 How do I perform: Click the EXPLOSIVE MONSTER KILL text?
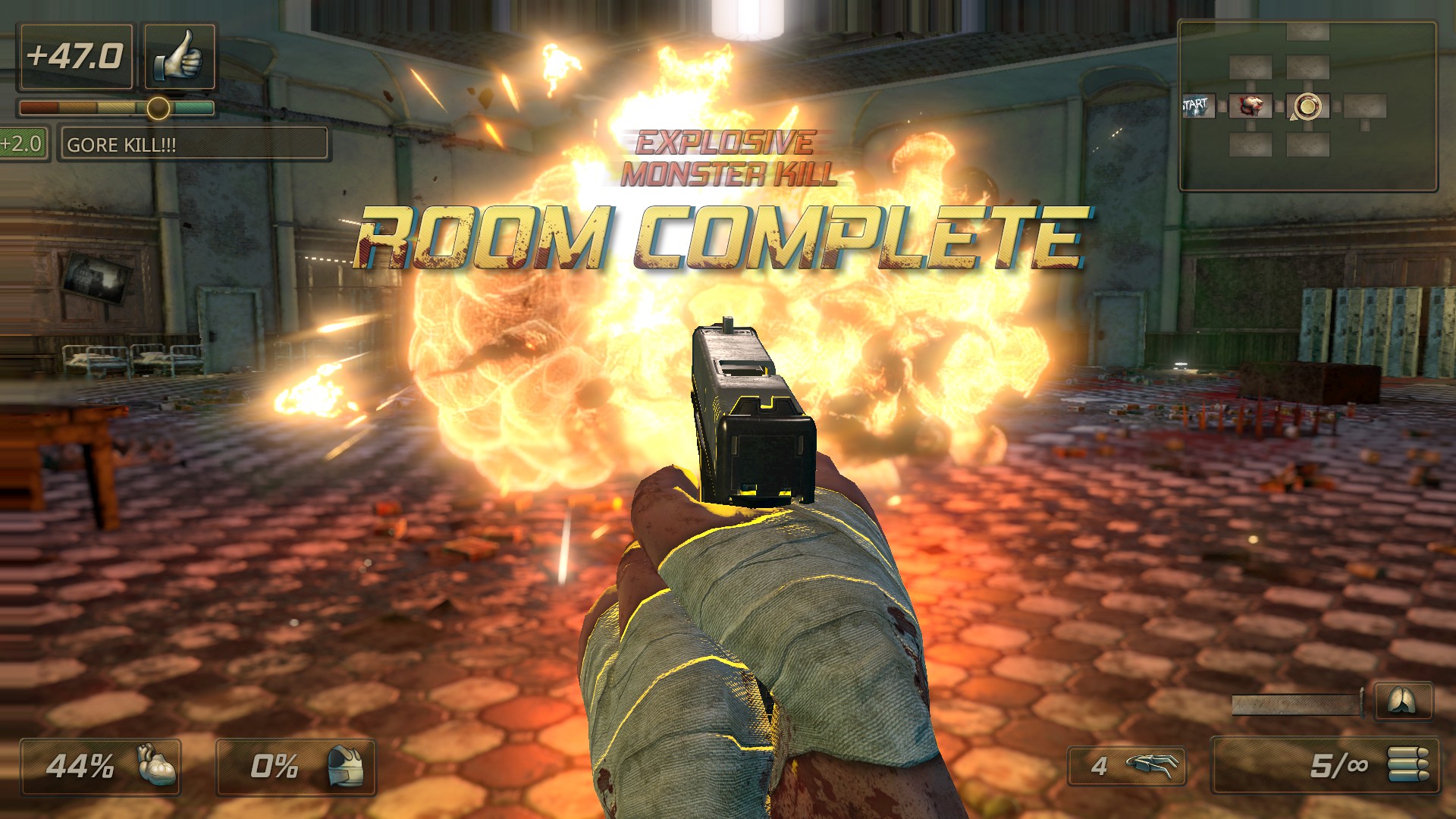click(x=726, y=156)
